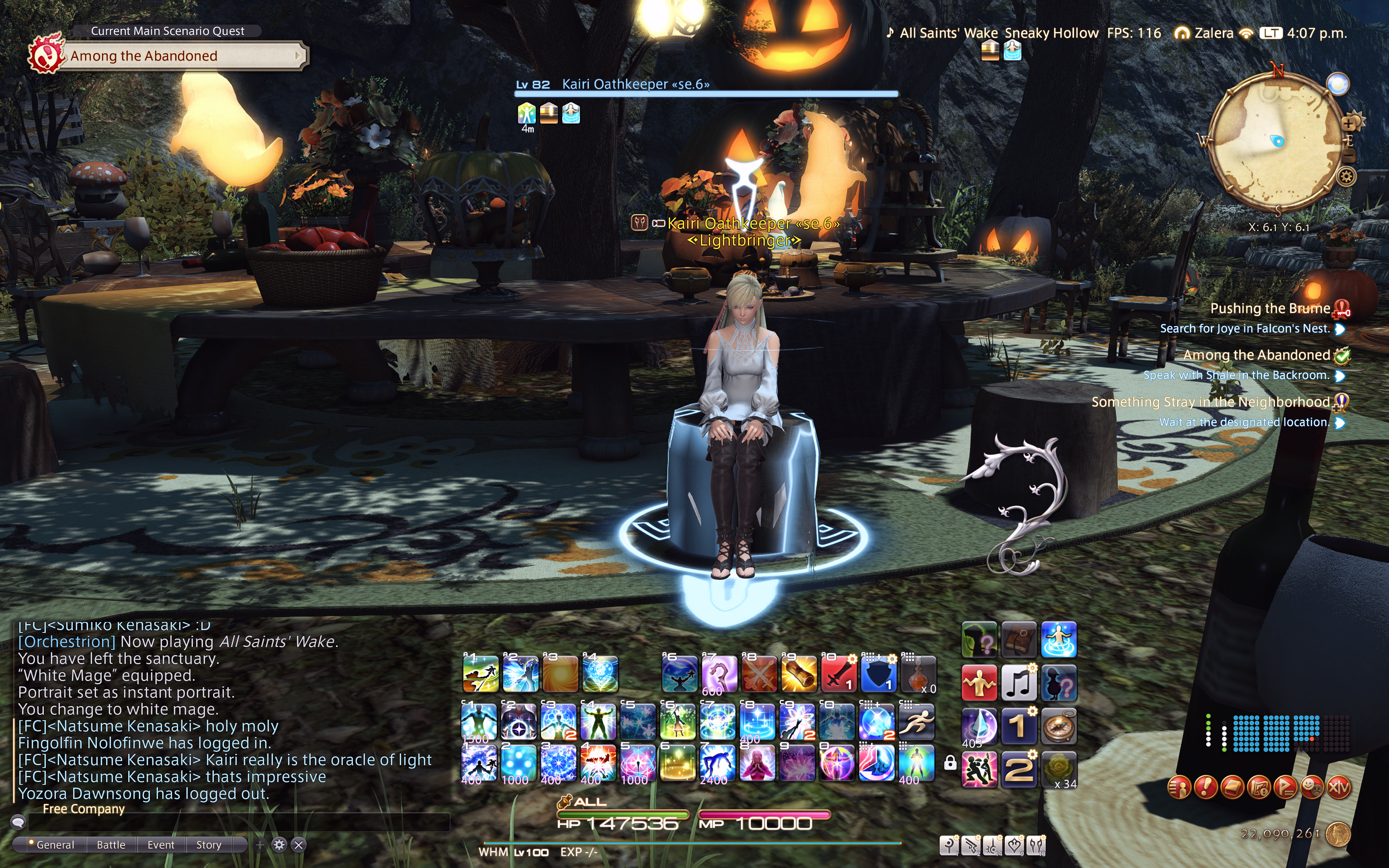This screenshot has height=868, width=1389.
Task: Use the Teleport crystal icon
Action: pos(979,726)
